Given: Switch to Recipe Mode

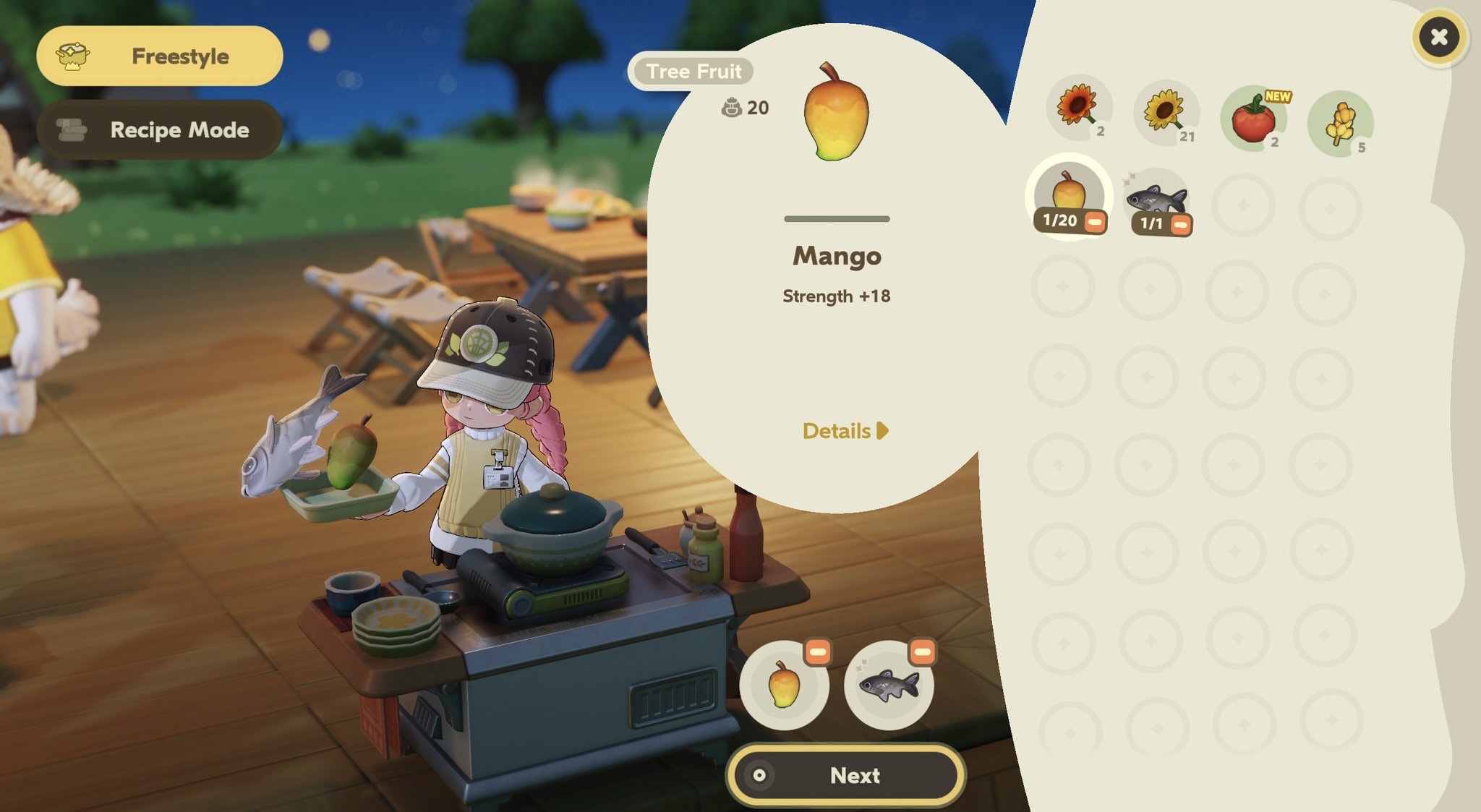Looking at the screenshot, I should click(159, 130).
